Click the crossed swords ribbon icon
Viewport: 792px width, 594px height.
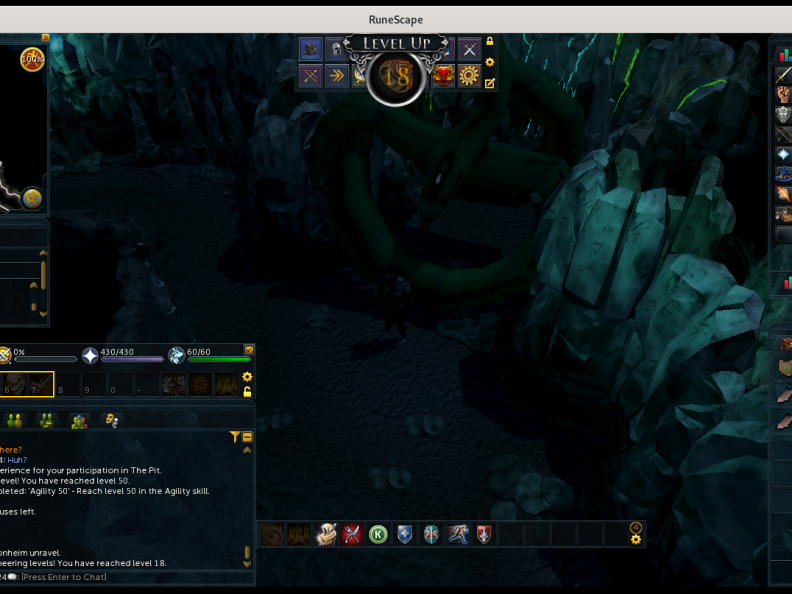pyautogui.click(x=469, y=49)
